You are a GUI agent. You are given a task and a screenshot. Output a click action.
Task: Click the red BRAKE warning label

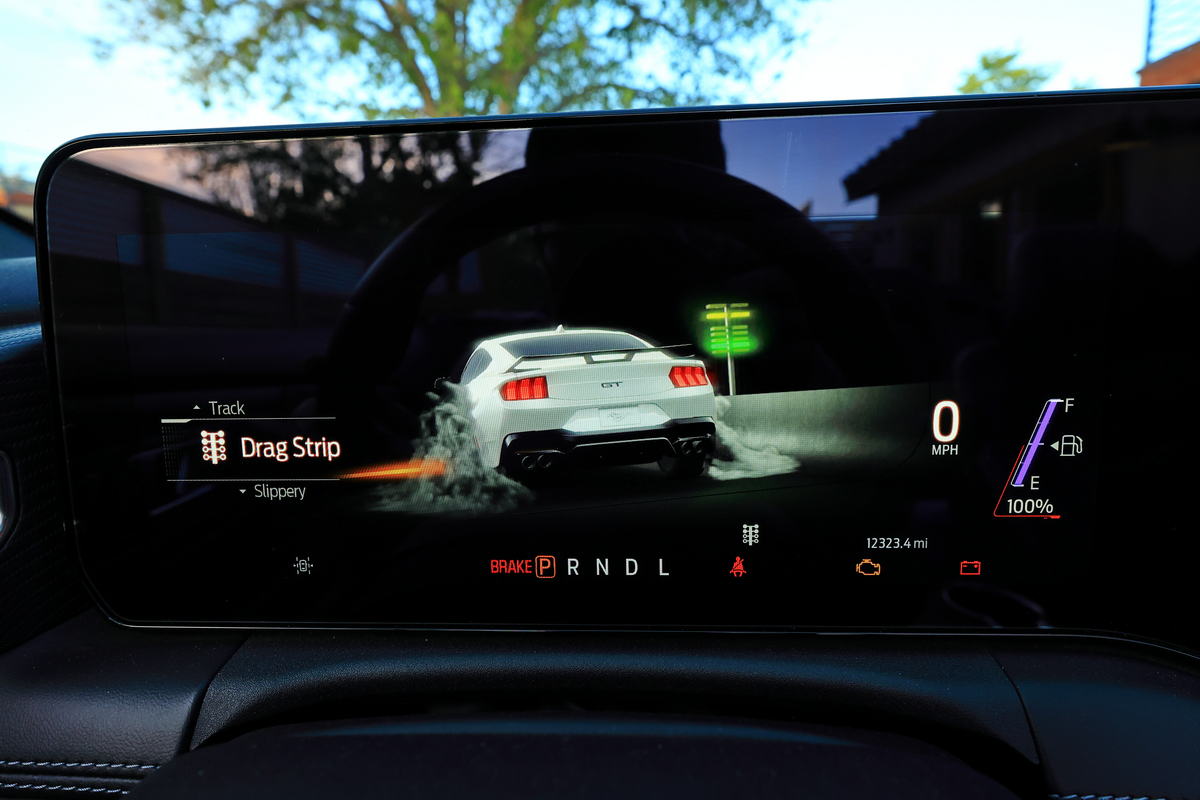pos(510,567)
